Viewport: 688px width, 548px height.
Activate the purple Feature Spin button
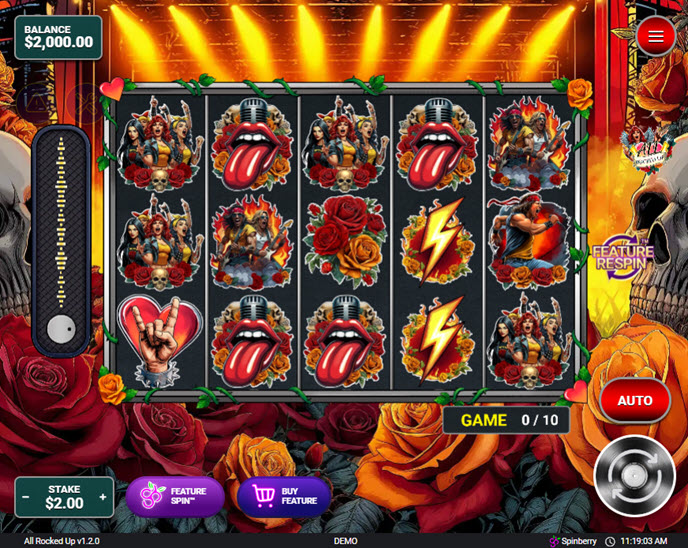coord(175,497)
